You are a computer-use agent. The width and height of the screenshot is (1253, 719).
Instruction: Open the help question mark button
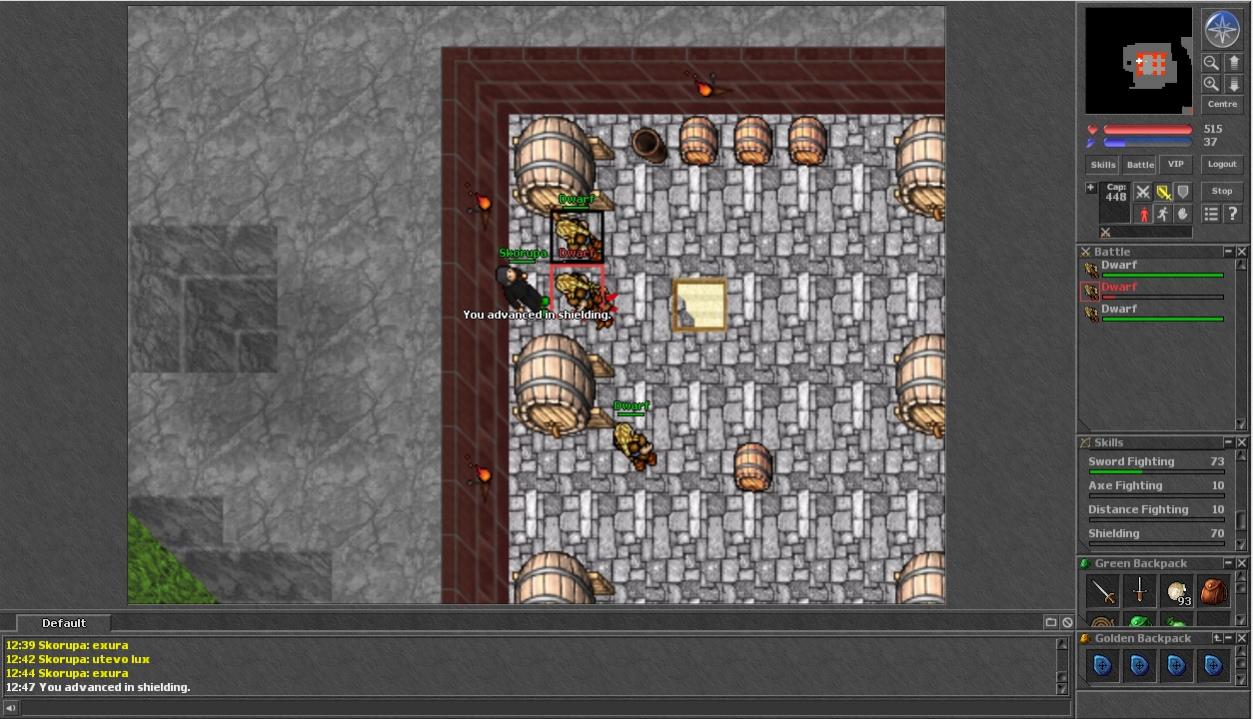(1232, 214)
